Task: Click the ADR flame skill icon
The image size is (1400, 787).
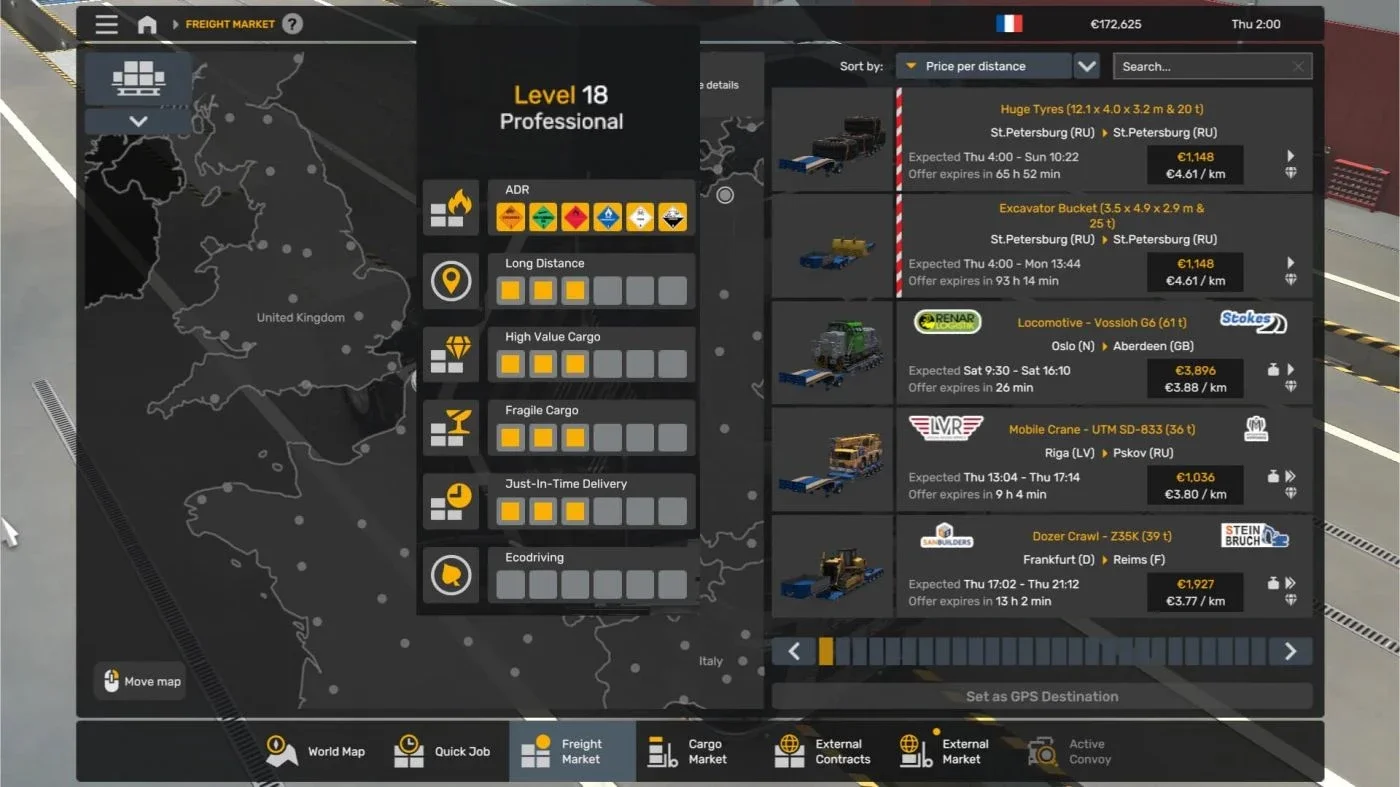Action: click(x=451, y=208)
